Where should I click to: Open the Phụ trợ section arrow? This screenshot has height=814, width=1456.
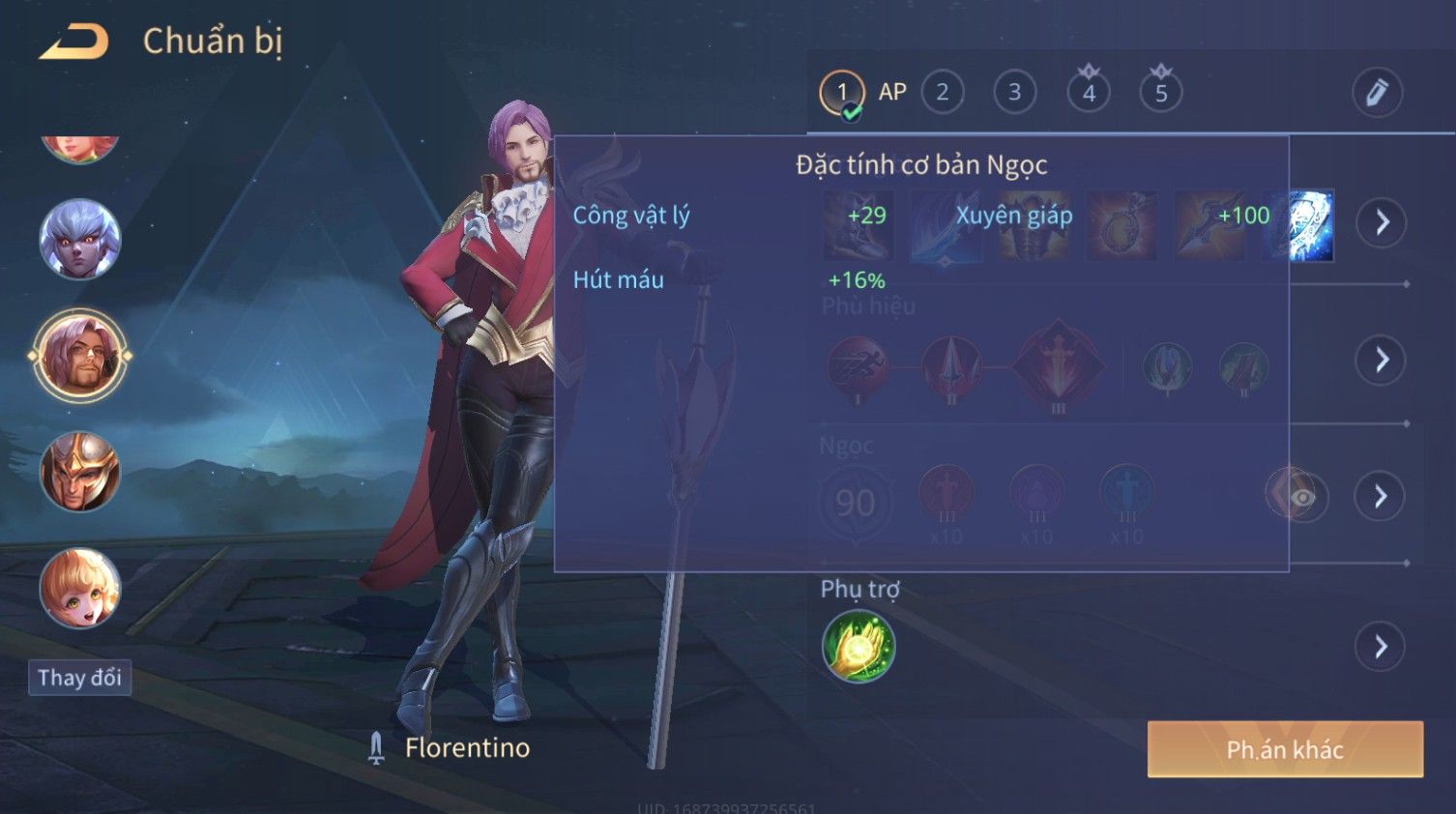(1382, 647)
